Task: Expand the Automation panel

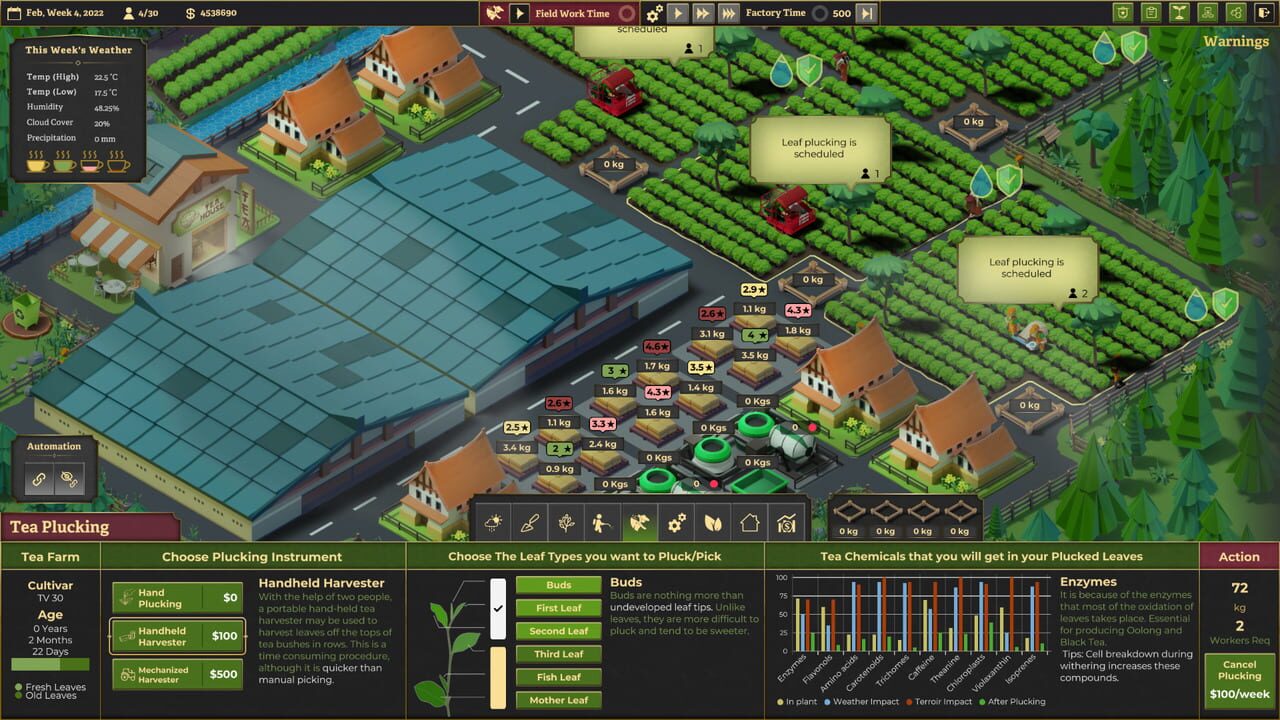Action: click(x=55, y=446)
